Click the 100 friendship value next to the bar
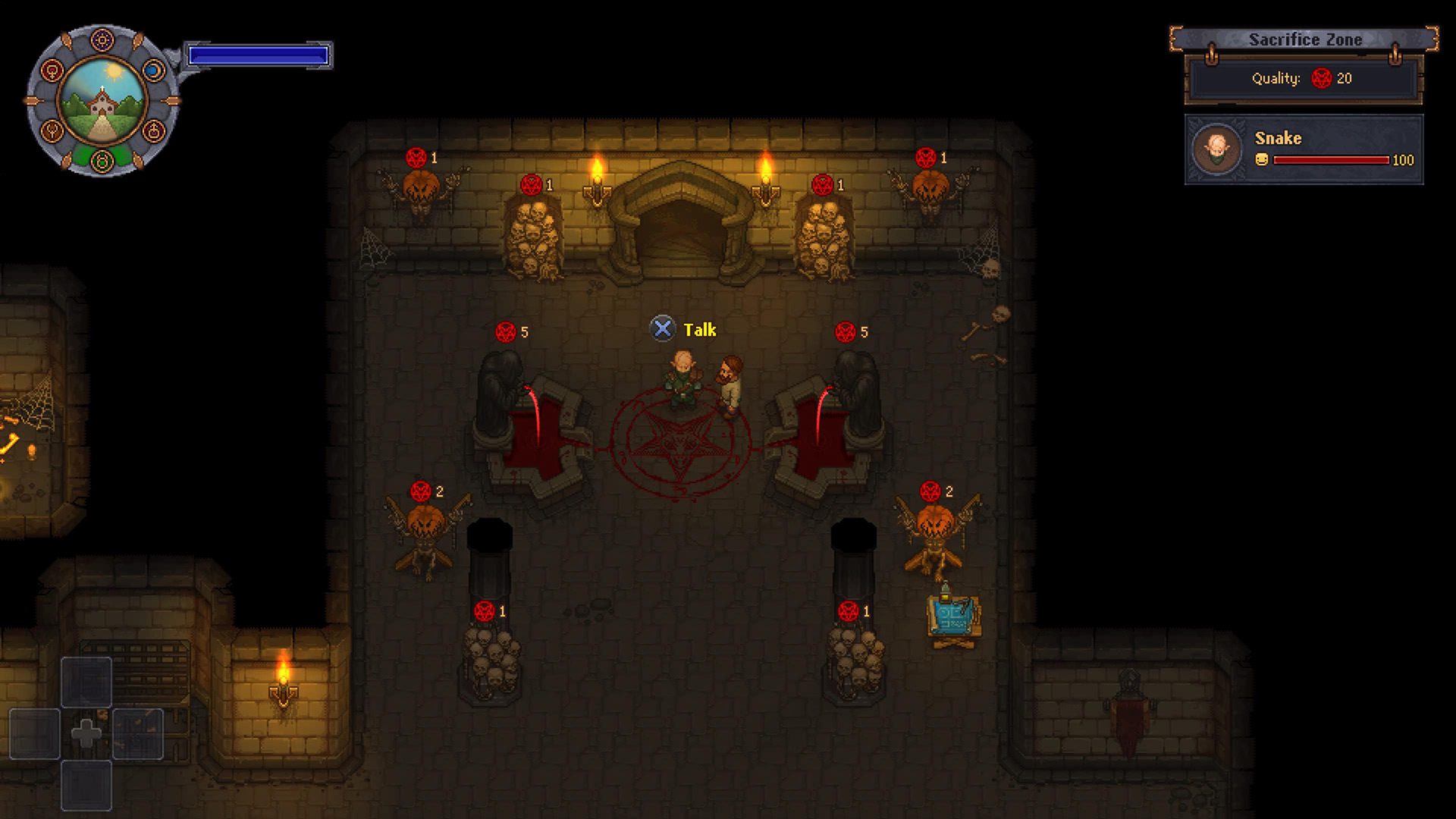This screenshot has width=1456, height=819. [1404, 160]
